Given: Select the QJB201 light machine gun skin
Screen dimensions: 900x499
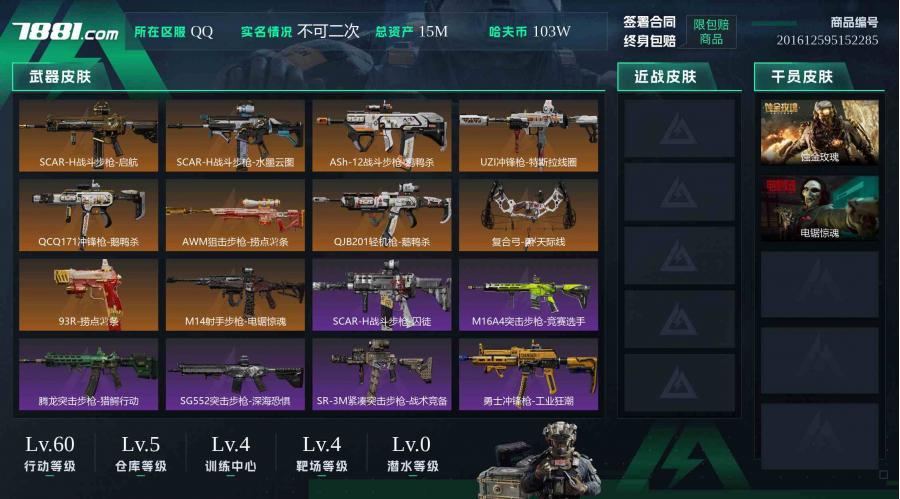Looking at the screenshot, I should tap(382, 214).
